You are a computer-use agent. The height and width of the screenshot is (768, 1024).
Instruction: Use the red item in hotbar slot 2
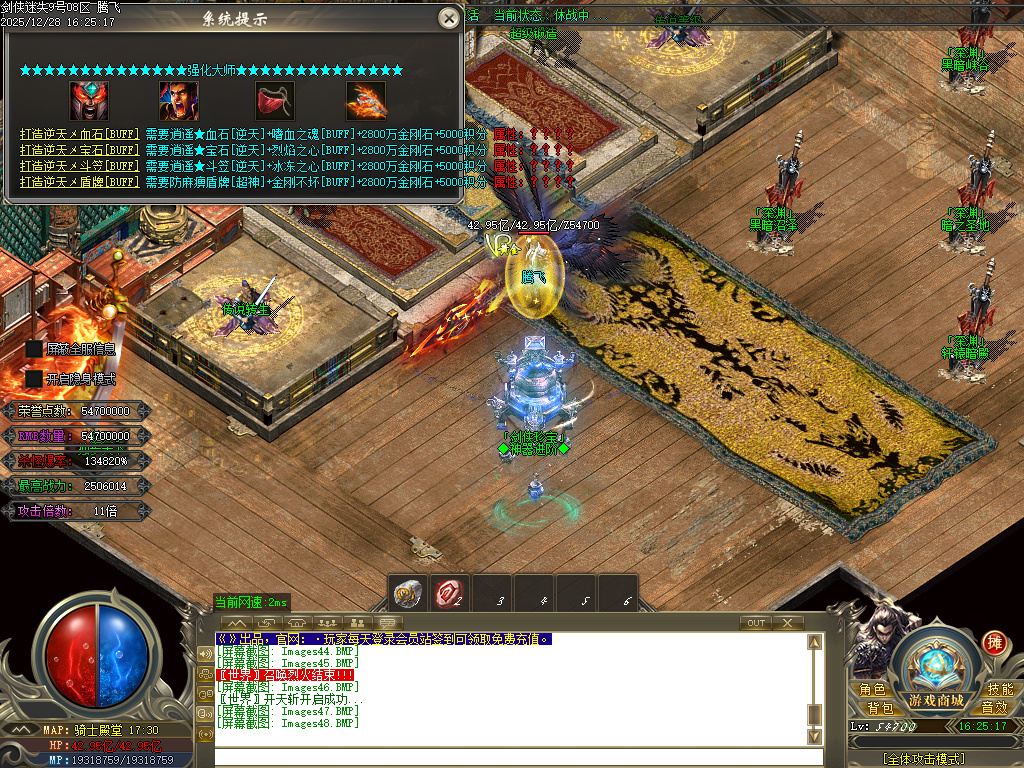click(450, 594)
